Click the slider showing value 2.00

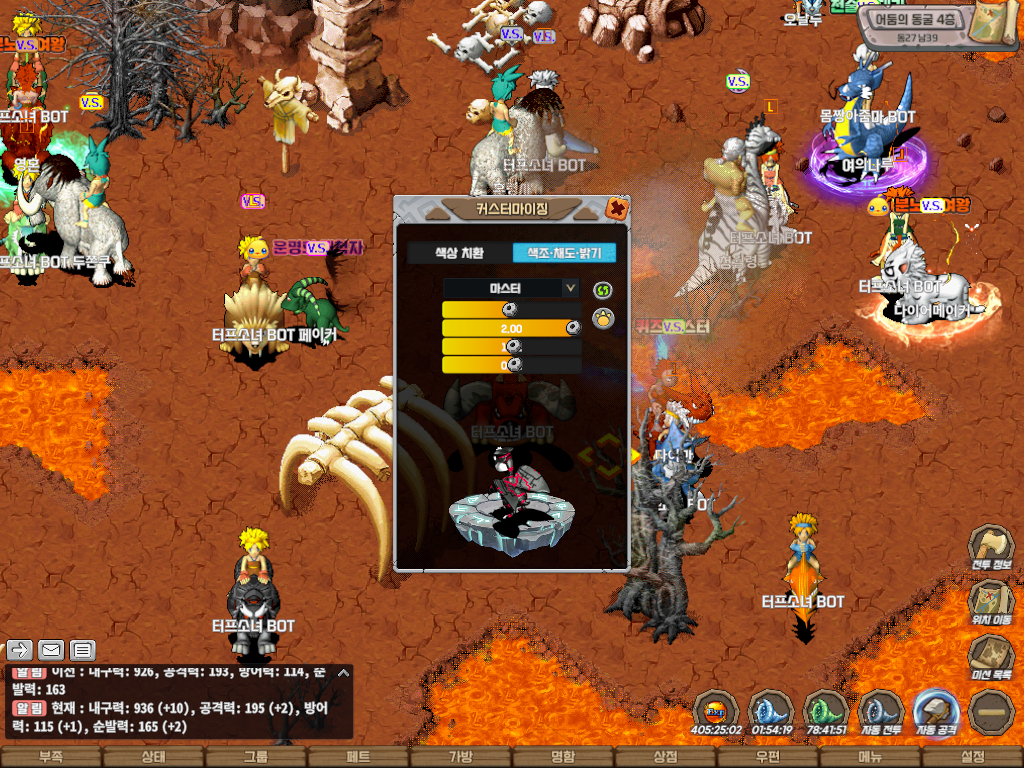click(511, 328)
